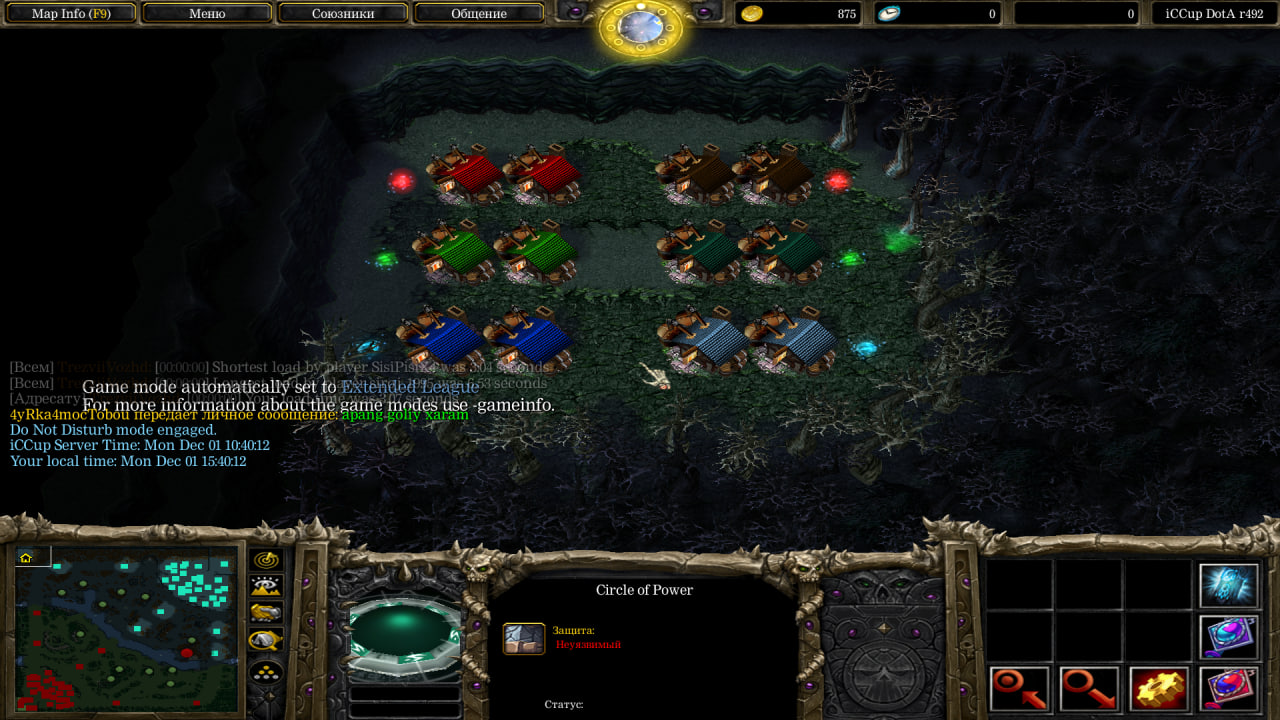Click the minimap

pos(127,628)
